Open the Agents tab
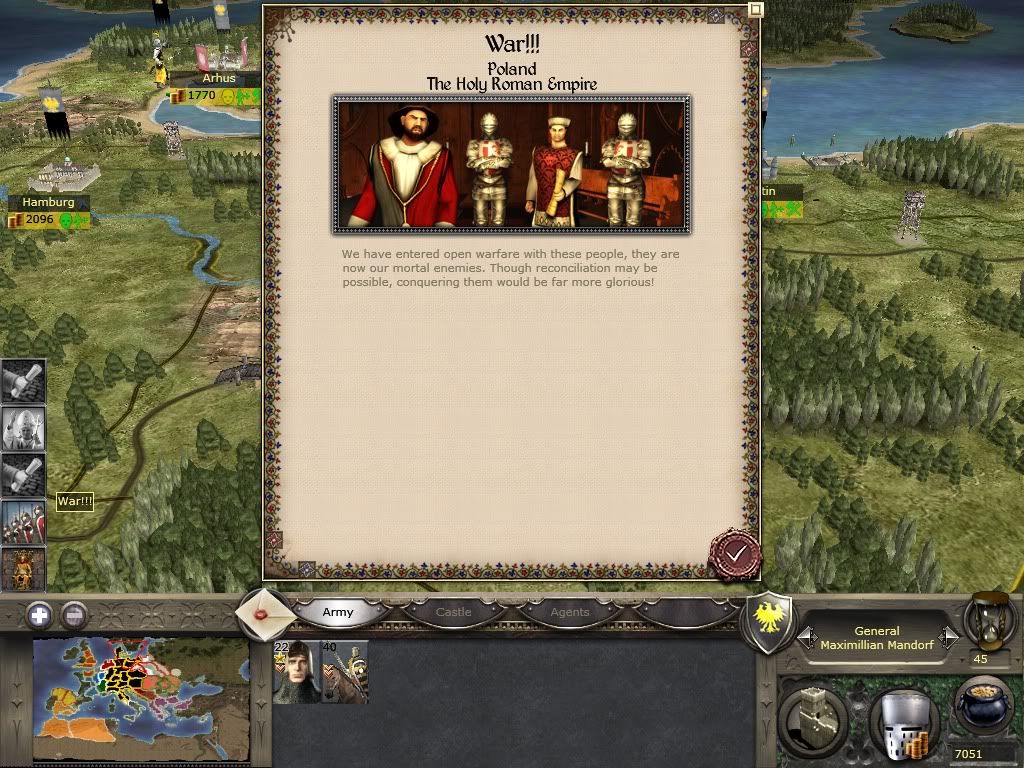The image size is (1024, 768). coord(570,612)
